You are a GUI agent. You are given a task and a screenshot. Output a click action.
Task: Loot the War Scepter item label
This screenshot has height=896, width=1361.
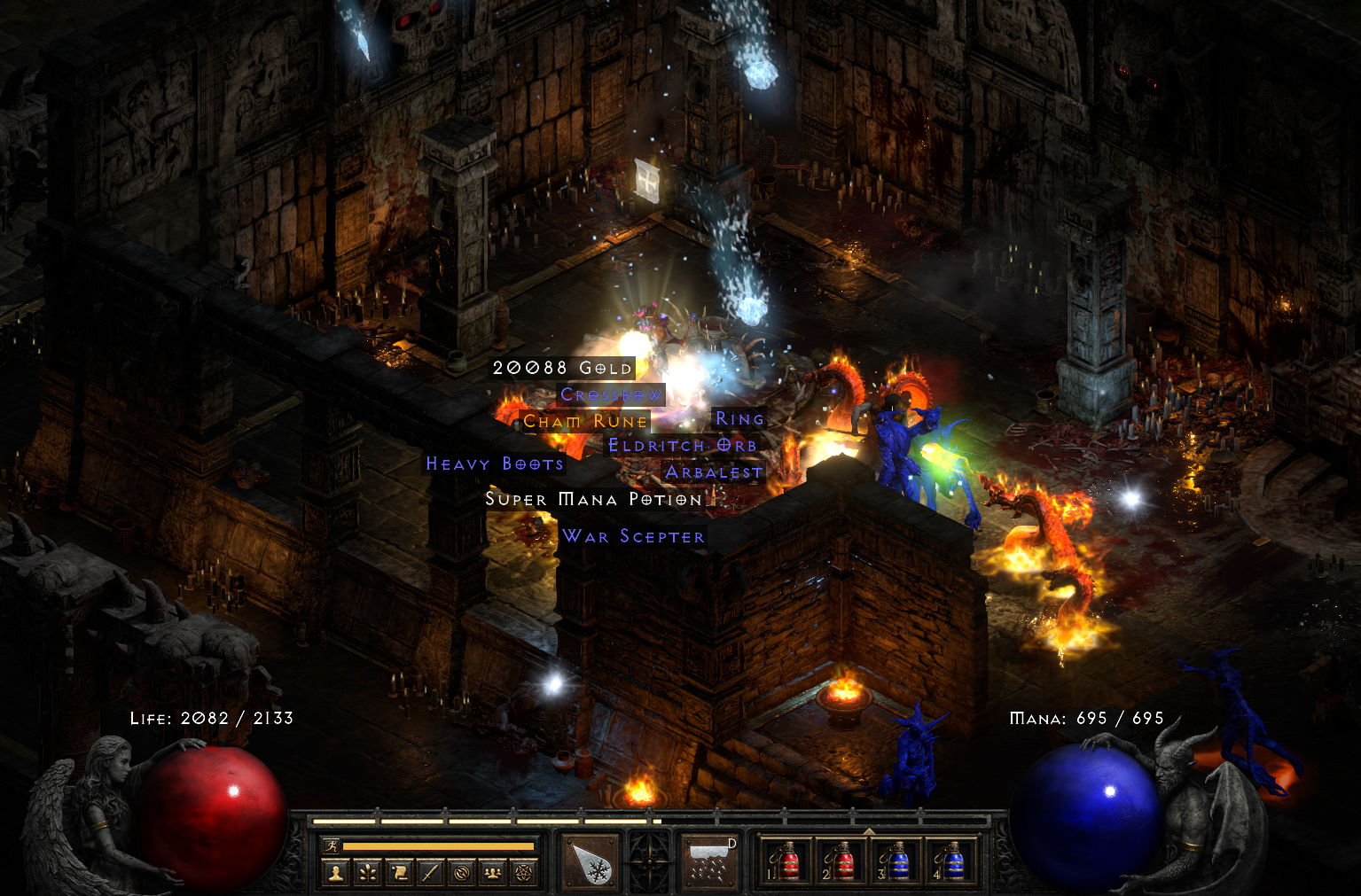[x=633, y=536]
